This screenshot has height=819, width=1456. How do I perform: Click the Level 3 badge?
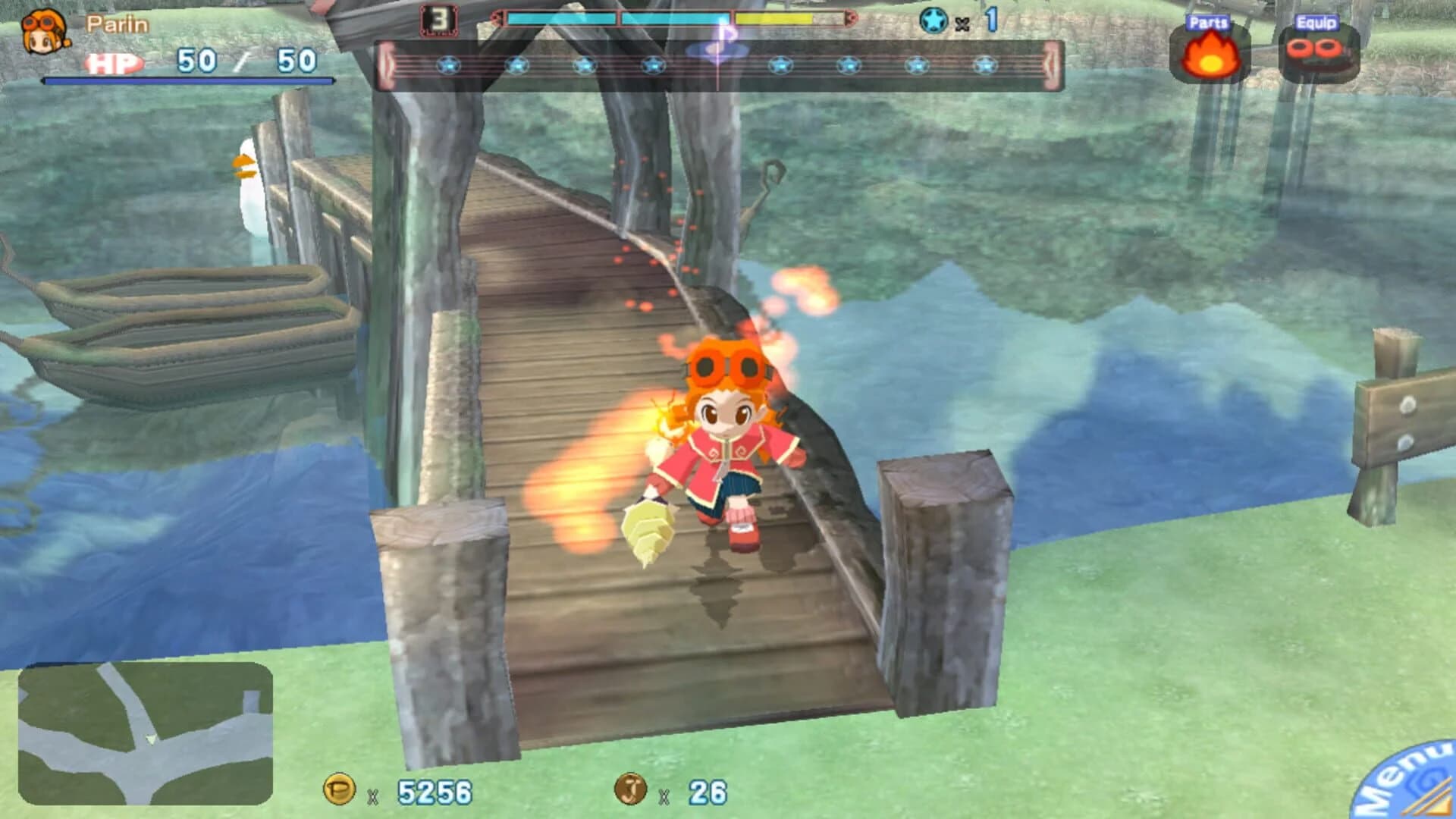tap(440, 20)
